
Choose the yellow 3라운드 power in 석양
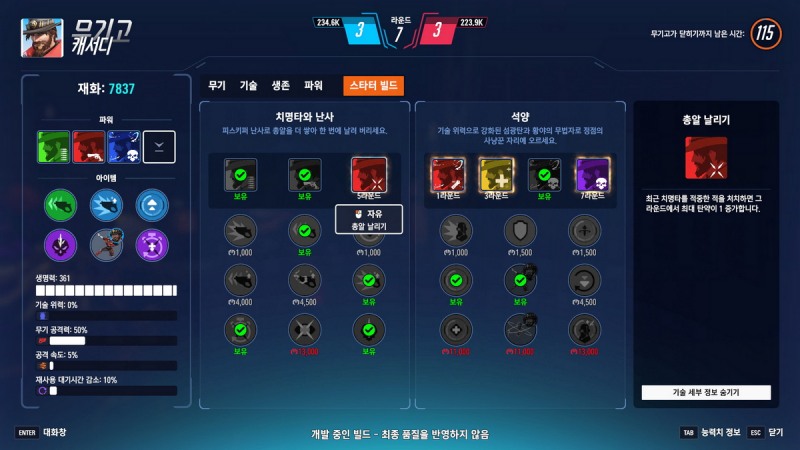(x=496, y=175)
